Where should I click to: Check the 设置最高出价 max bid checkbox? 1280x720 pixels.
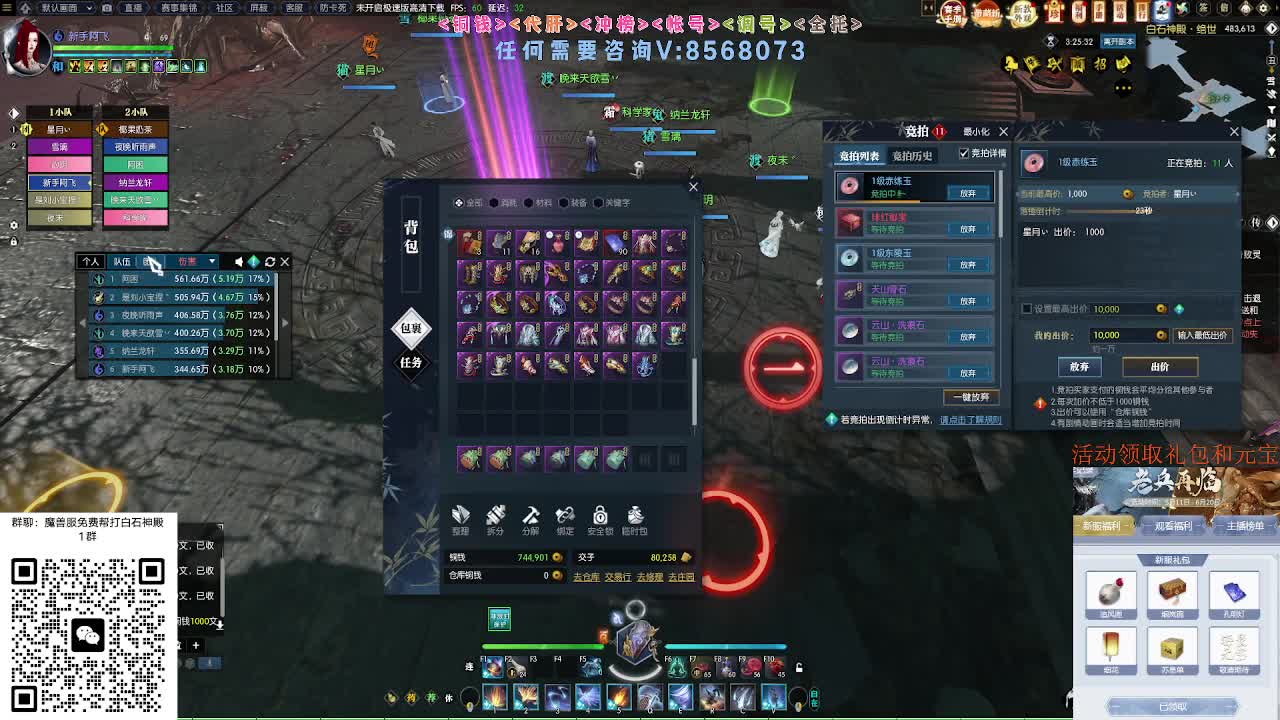click(x=1026, y=308)
